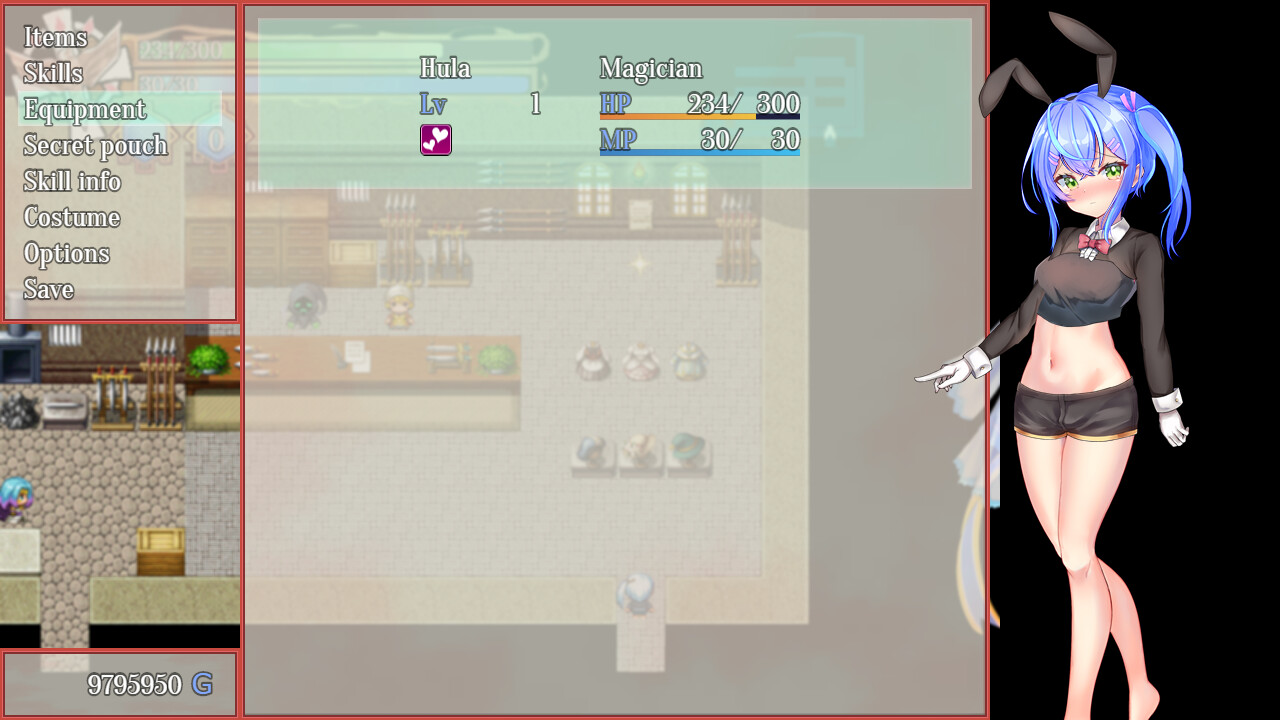Open the Skill info screen

tap(71, 181)
